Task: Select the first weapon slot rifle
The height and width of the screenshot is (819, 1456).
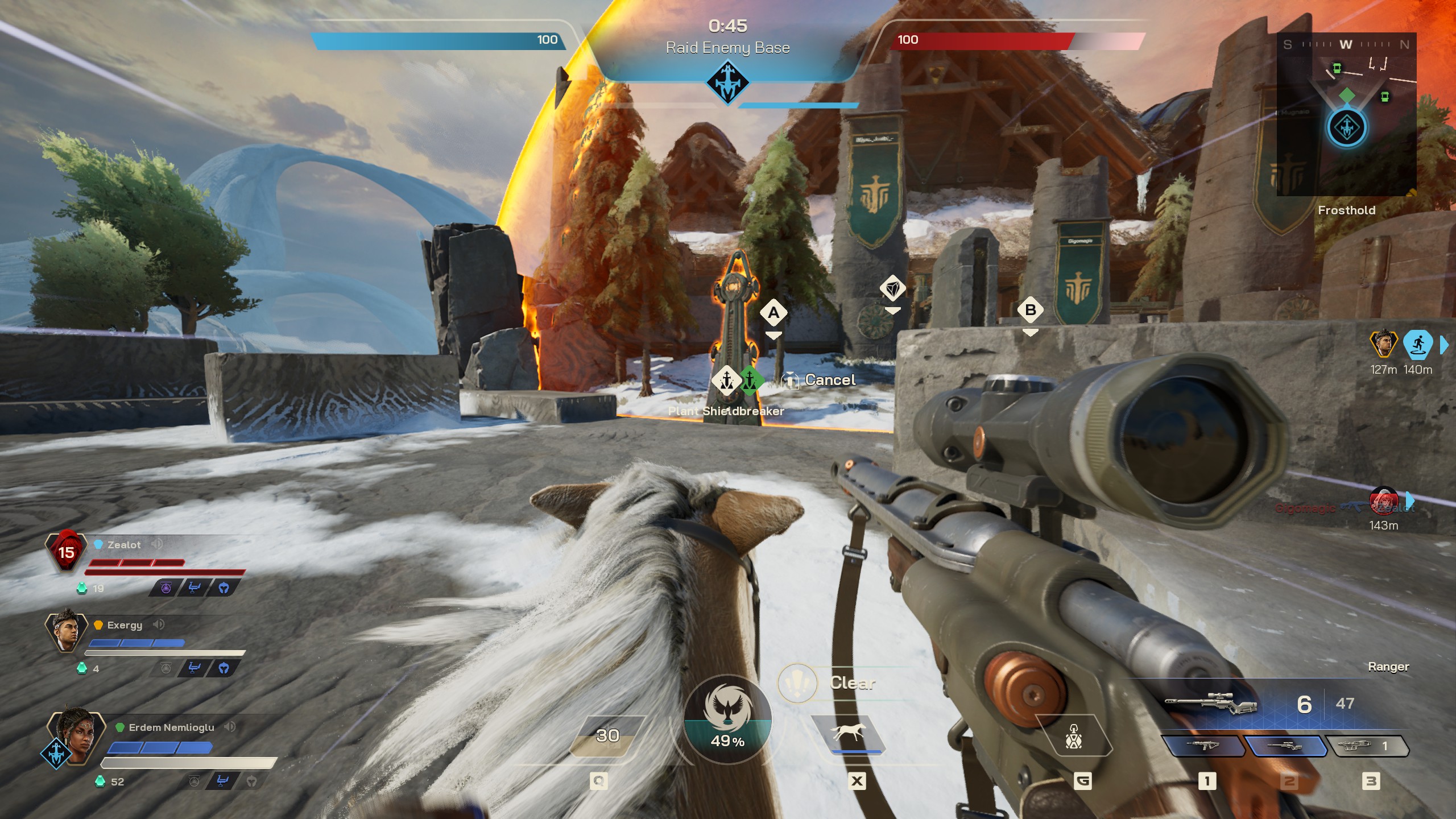Action: coord(1202,746)
